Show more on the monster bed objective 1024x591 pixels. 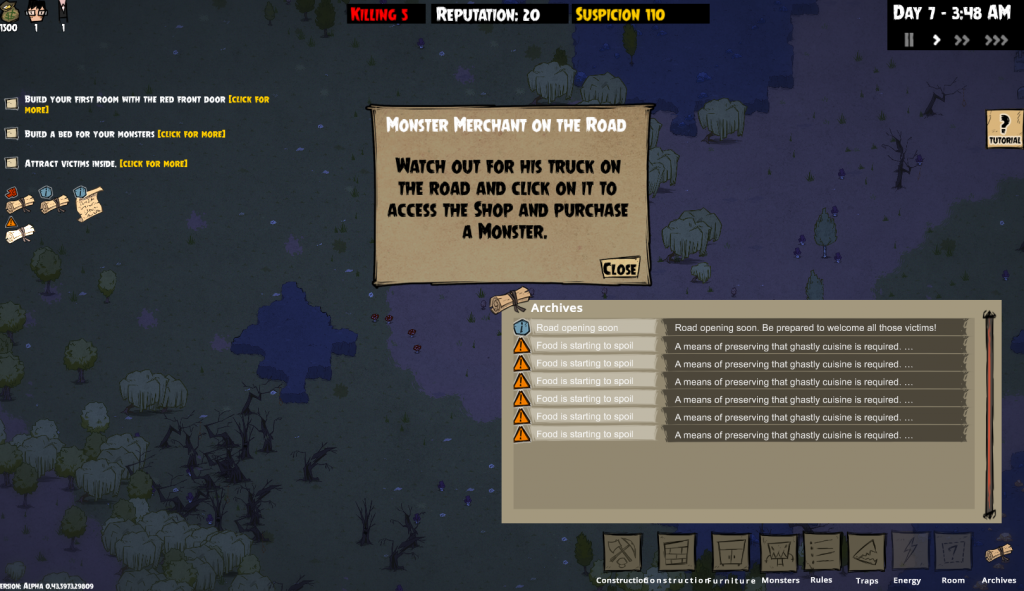click(x=191, y=134)
